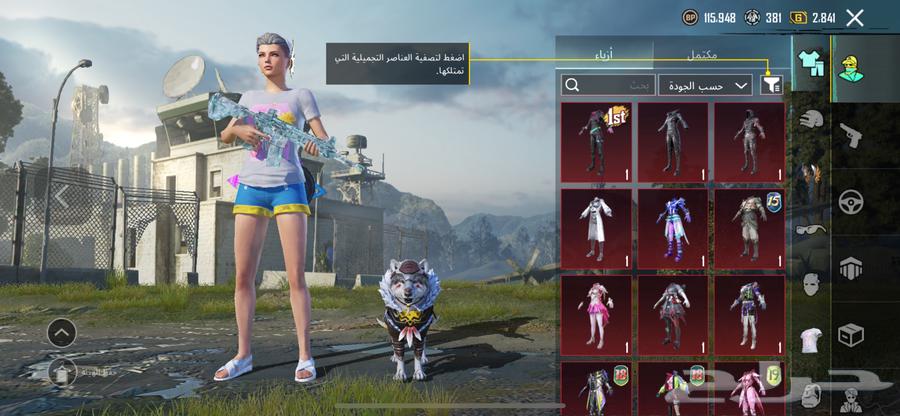Open the sort-by-quality dropdown

pos(705,85)
